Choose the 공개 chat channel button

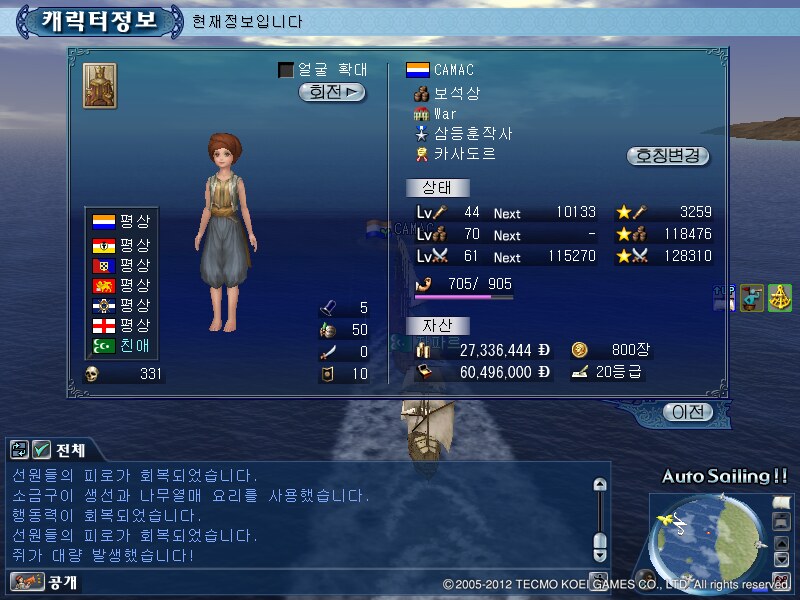(45, 581)
